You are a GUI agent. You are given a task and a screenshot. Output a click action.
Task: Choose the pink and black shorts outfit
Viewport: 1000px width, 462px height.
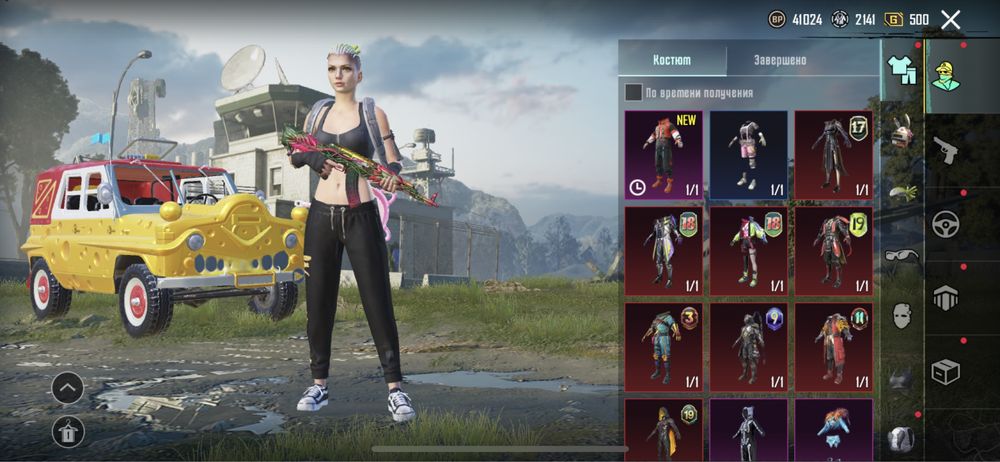point(748,154)
